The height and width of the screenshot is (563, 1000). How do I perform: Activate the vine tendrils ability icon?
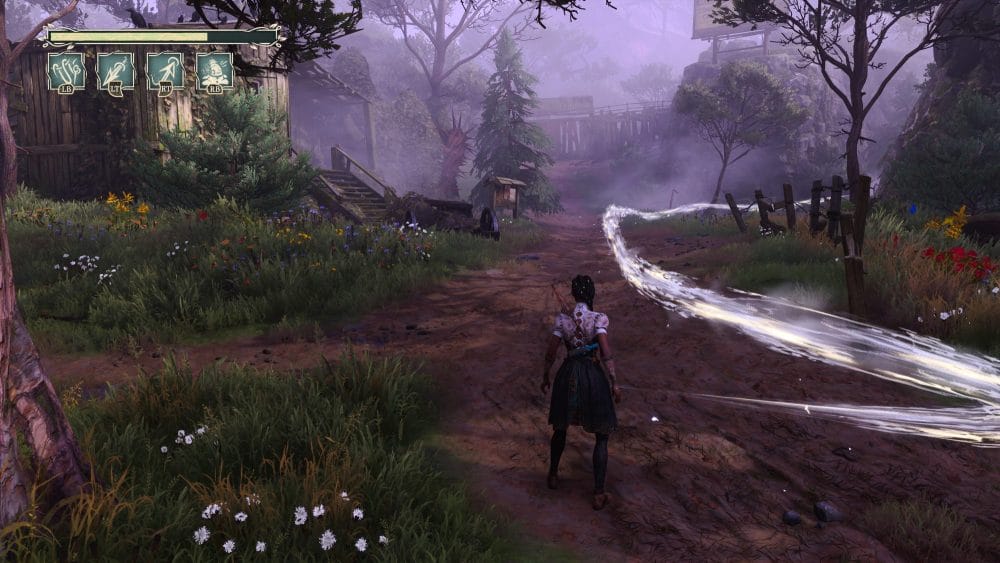[x=66, y=71]
